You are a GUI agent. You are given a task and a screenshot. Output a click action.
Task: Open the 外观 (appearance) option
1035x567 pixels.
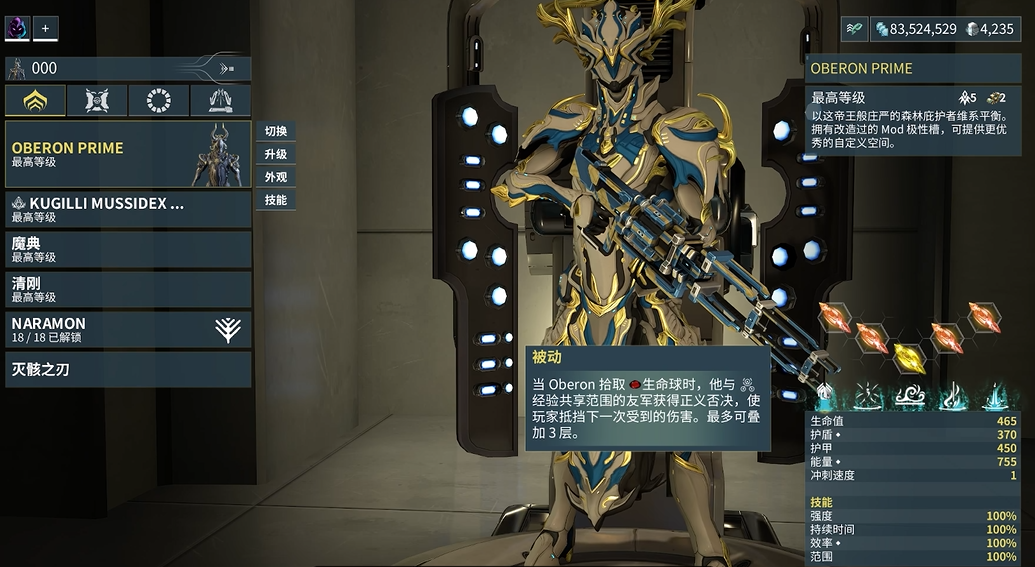click(x=276, y=177)
